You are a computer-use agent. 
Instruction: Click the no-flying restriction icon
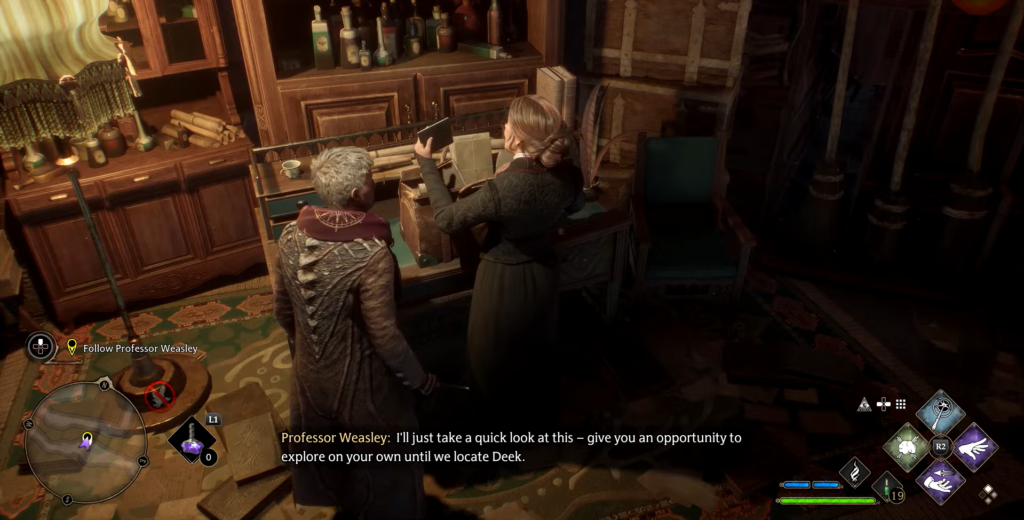pyautogui.click(x=160, y=396)
